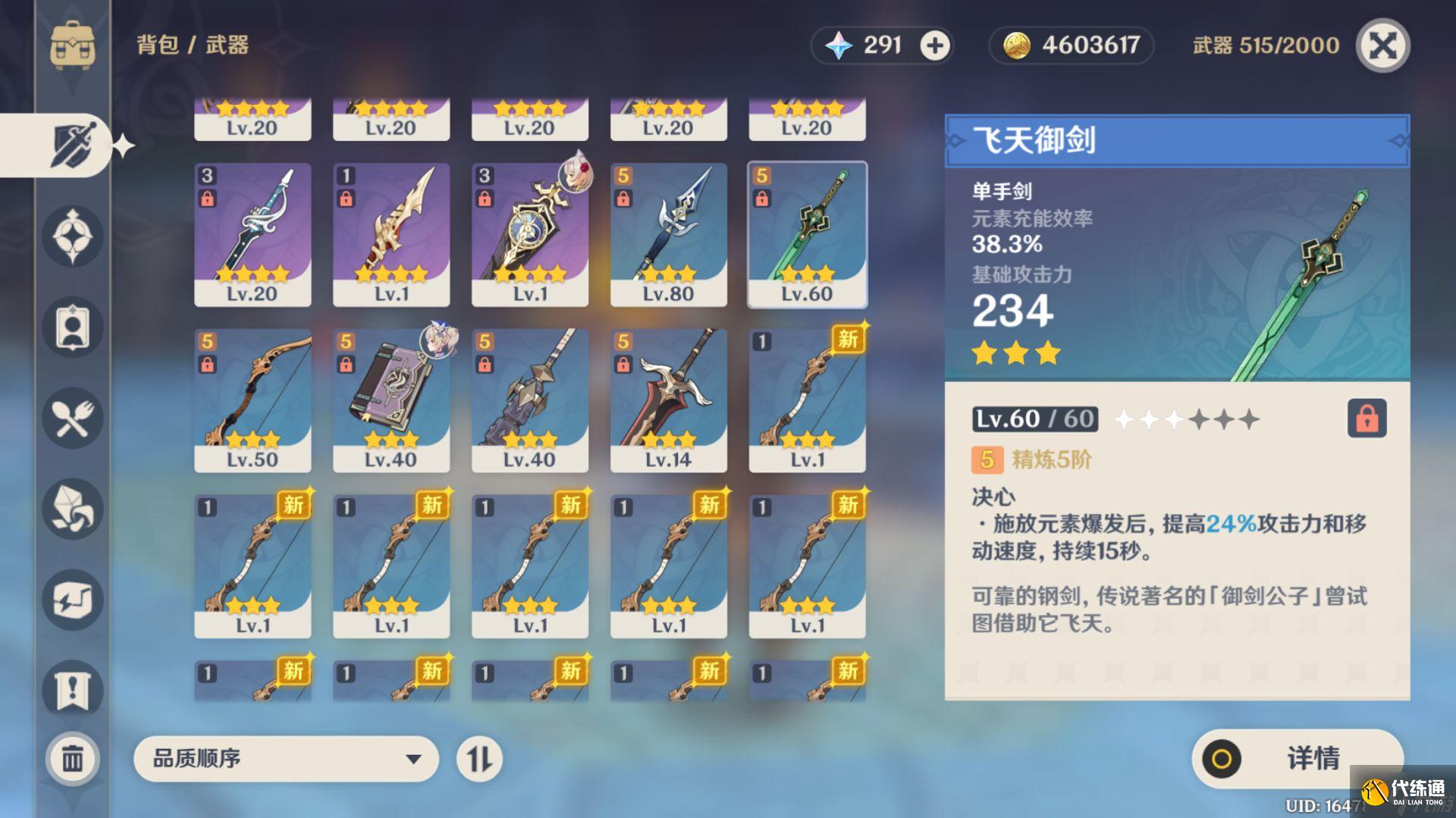Toggle the sort ascending/descending arrows
The image size is (1456, 818).
pyautogui.click(x=480, y=758)
